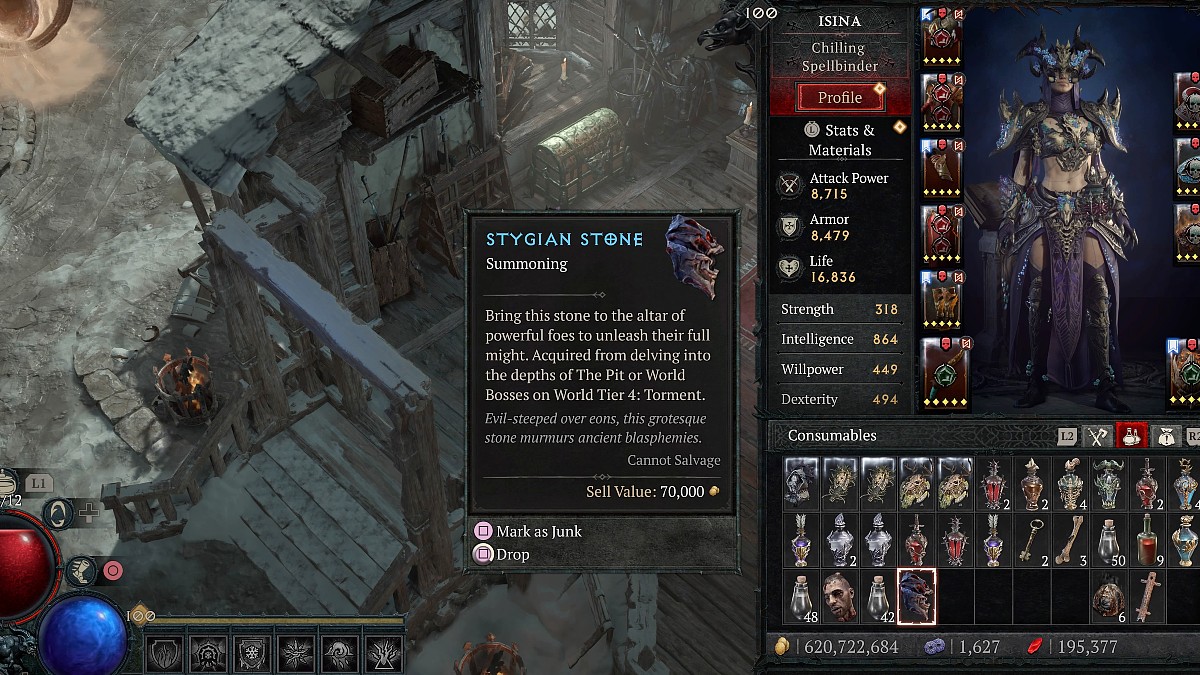
Task: Pick the clear flask stack of 50
Action: (1108, 541)
